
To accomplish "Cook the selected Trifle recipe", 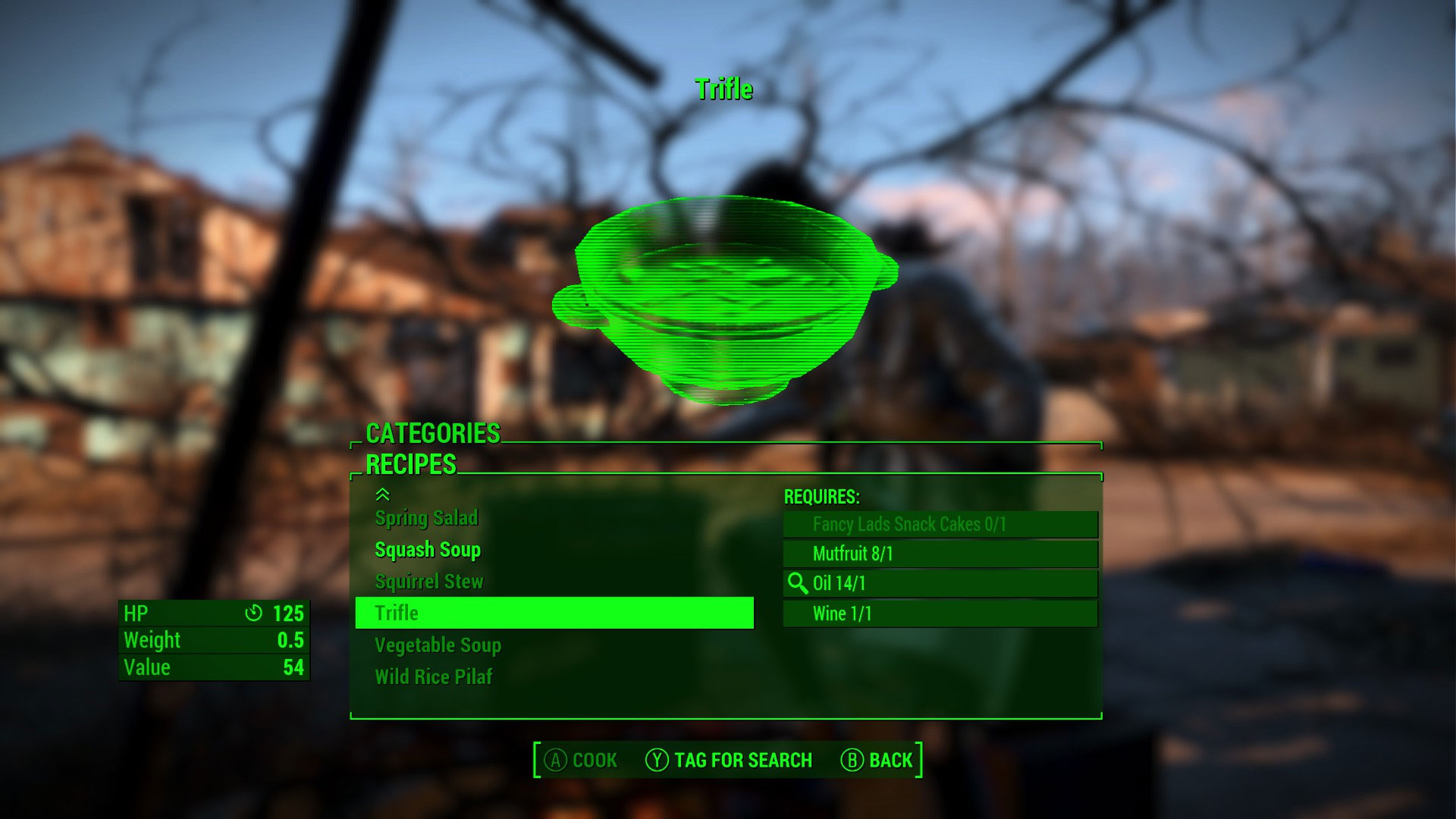I will tap(582, 760).
